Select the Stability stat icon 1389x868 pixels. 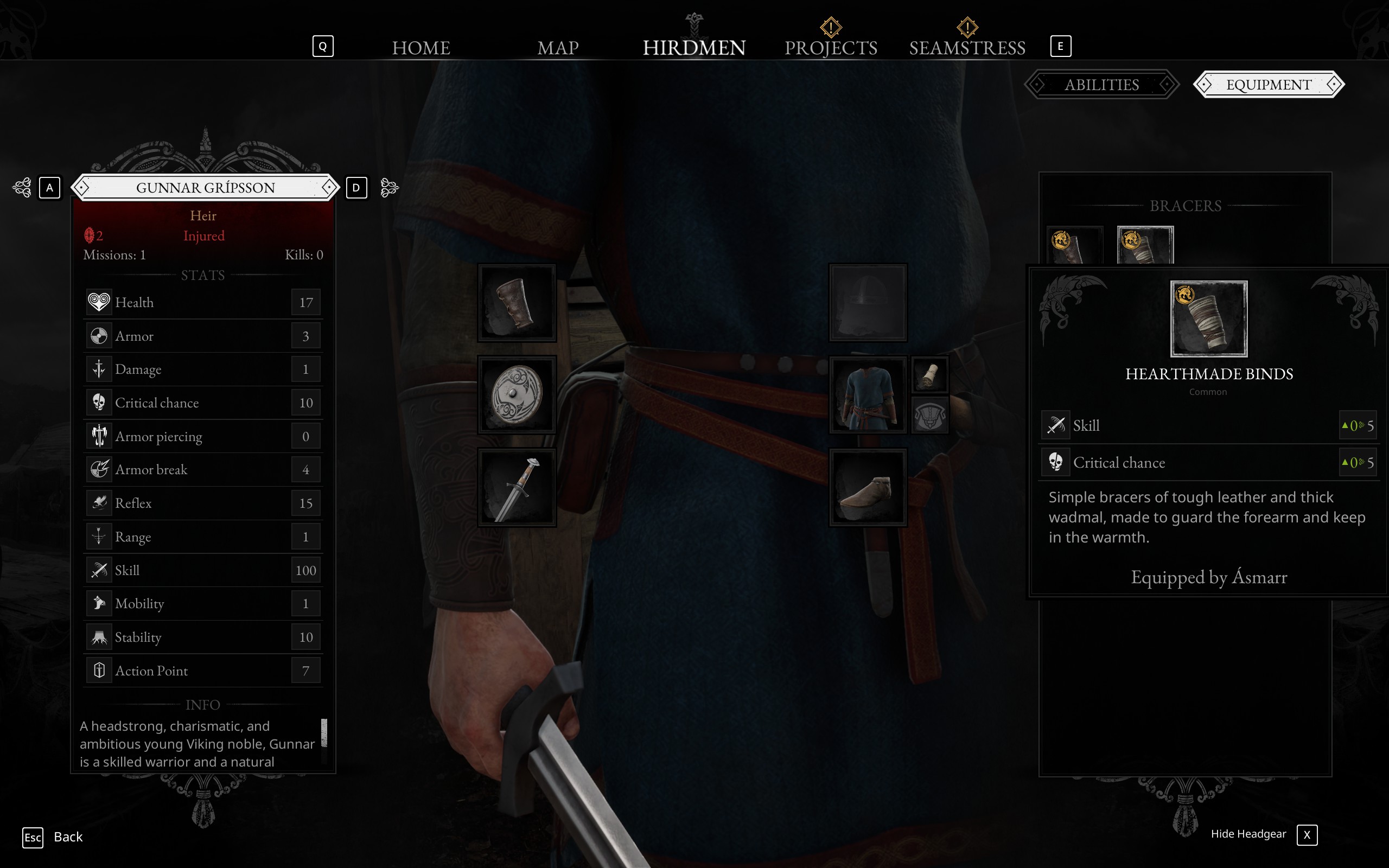point(99,637)
